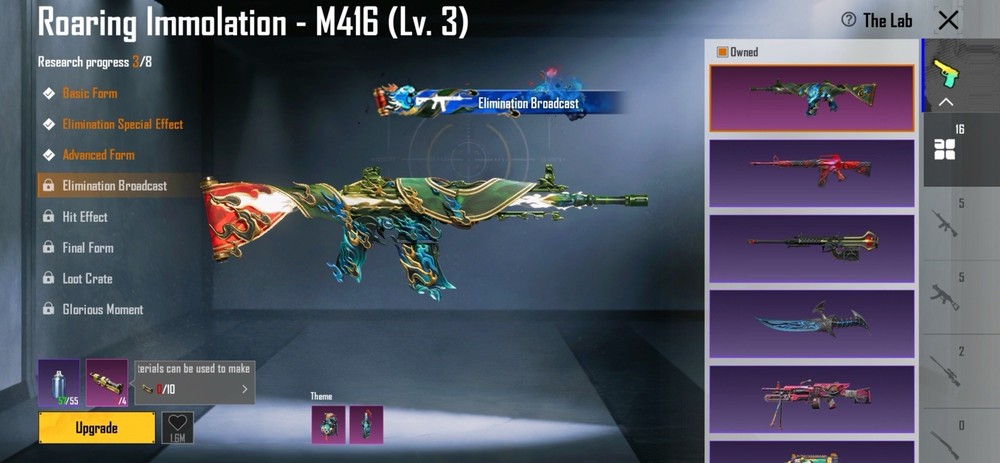Close the weapon lab screen
This screenshot has height=463, width=1000.
pyautogui.click(x=948, y=20)
